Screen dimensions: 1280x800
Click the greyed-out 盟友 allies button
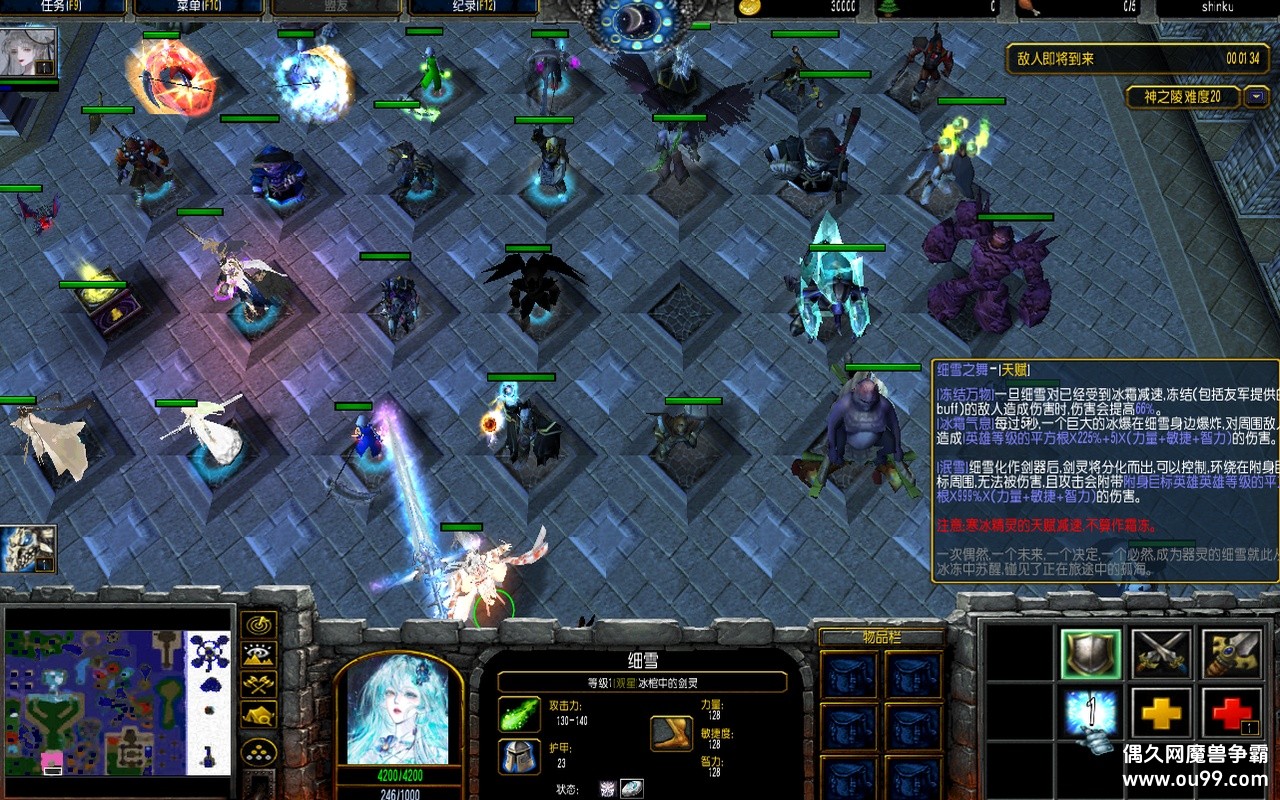pos(336,8)
